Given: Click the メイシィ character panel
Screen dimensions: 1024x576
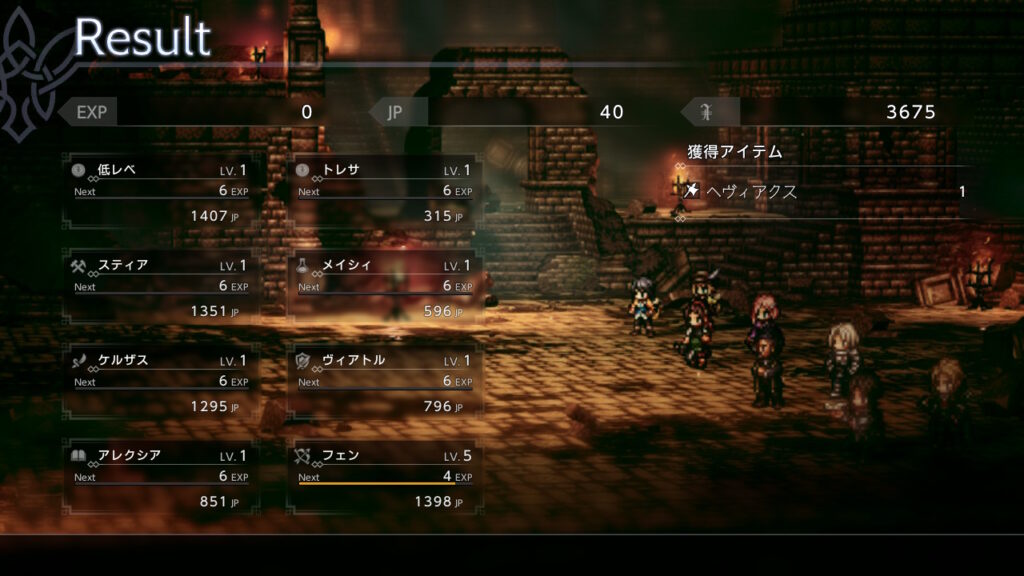Looking at the screenshot, I should coord(384,288).
